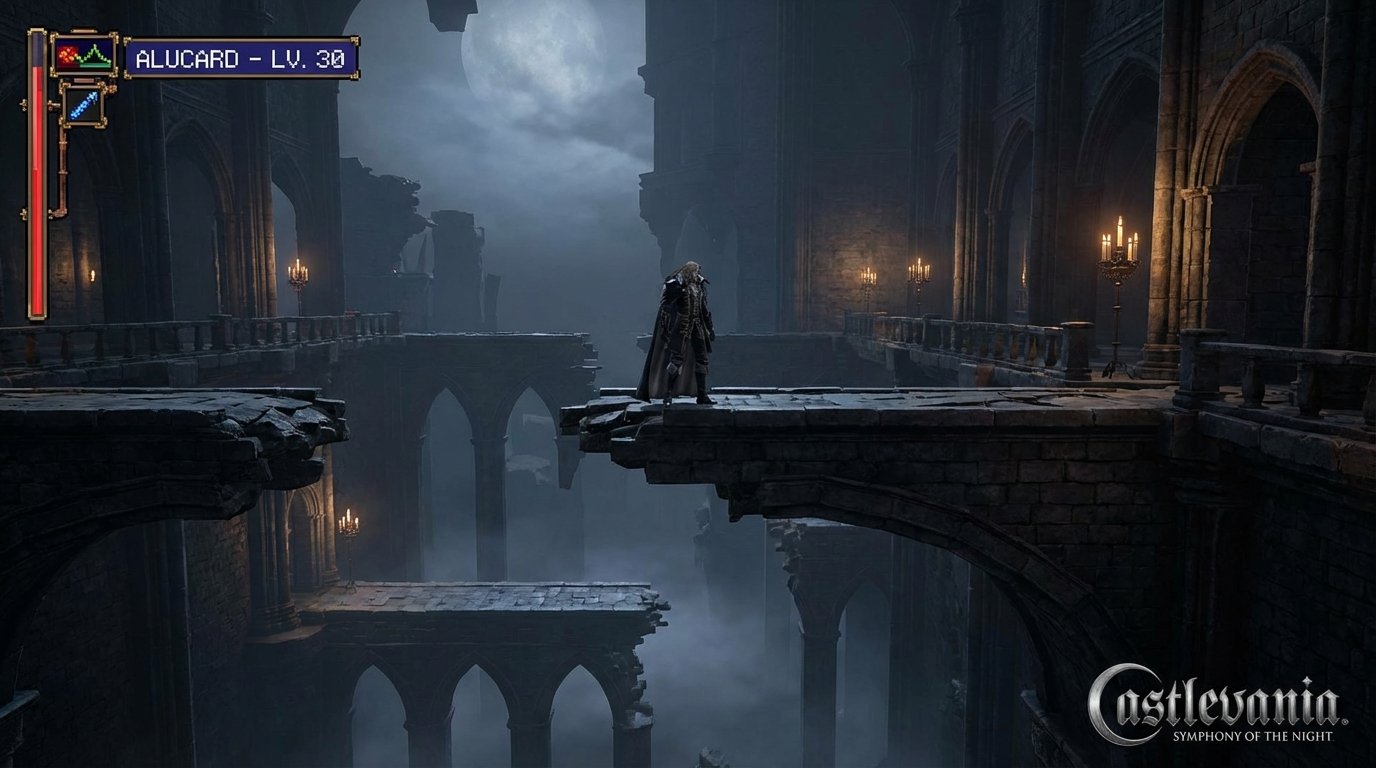Click the hanging wall sconce on upper right
This screenshot has width=1376, height=768.
pyautogui.click(x=919, y=272)
